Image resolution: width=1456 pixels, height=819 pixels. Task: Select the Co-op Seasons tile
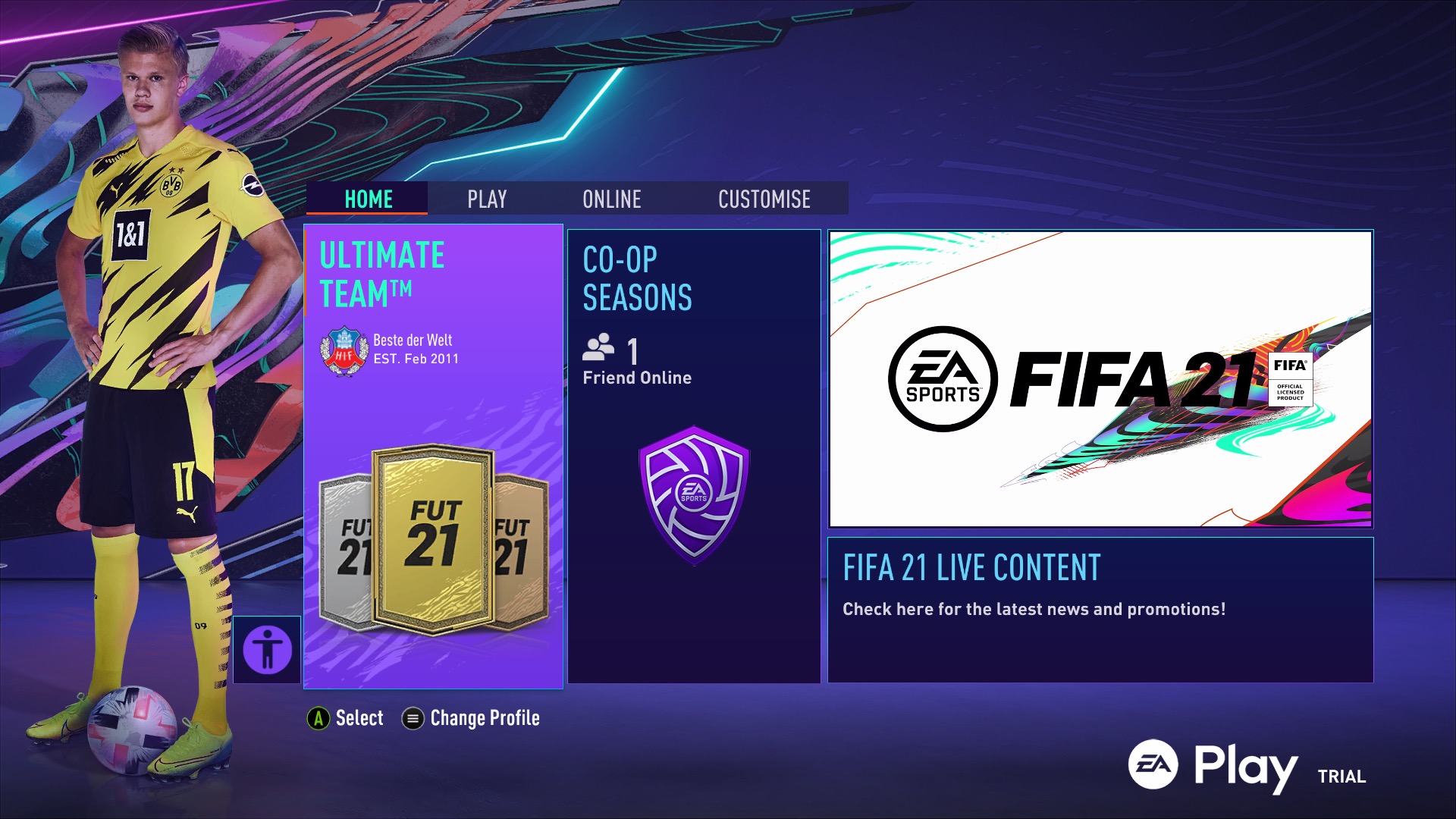tap(693, 455)
